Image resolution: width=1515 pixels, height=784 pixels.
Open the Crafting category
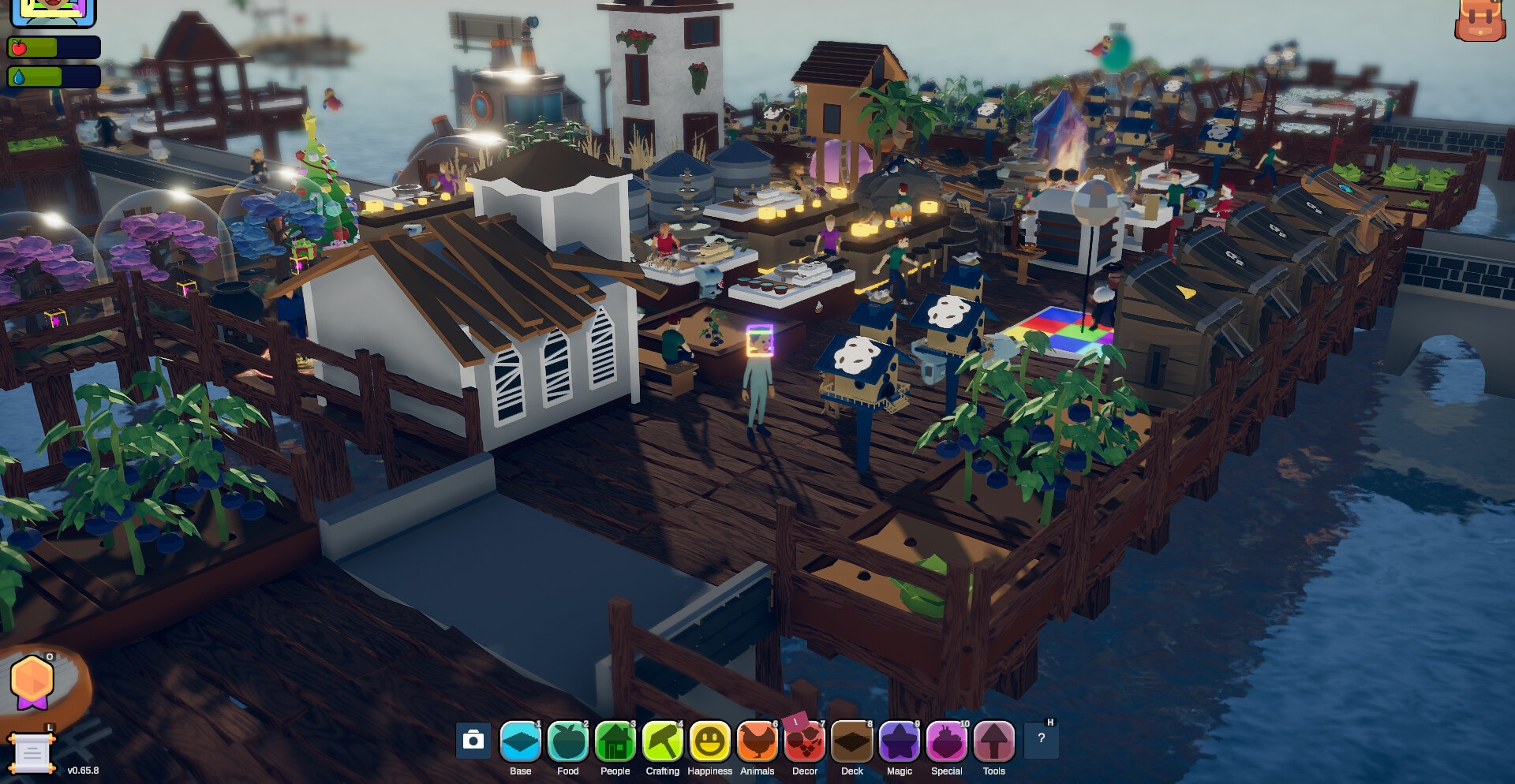[x=663, y=742]
